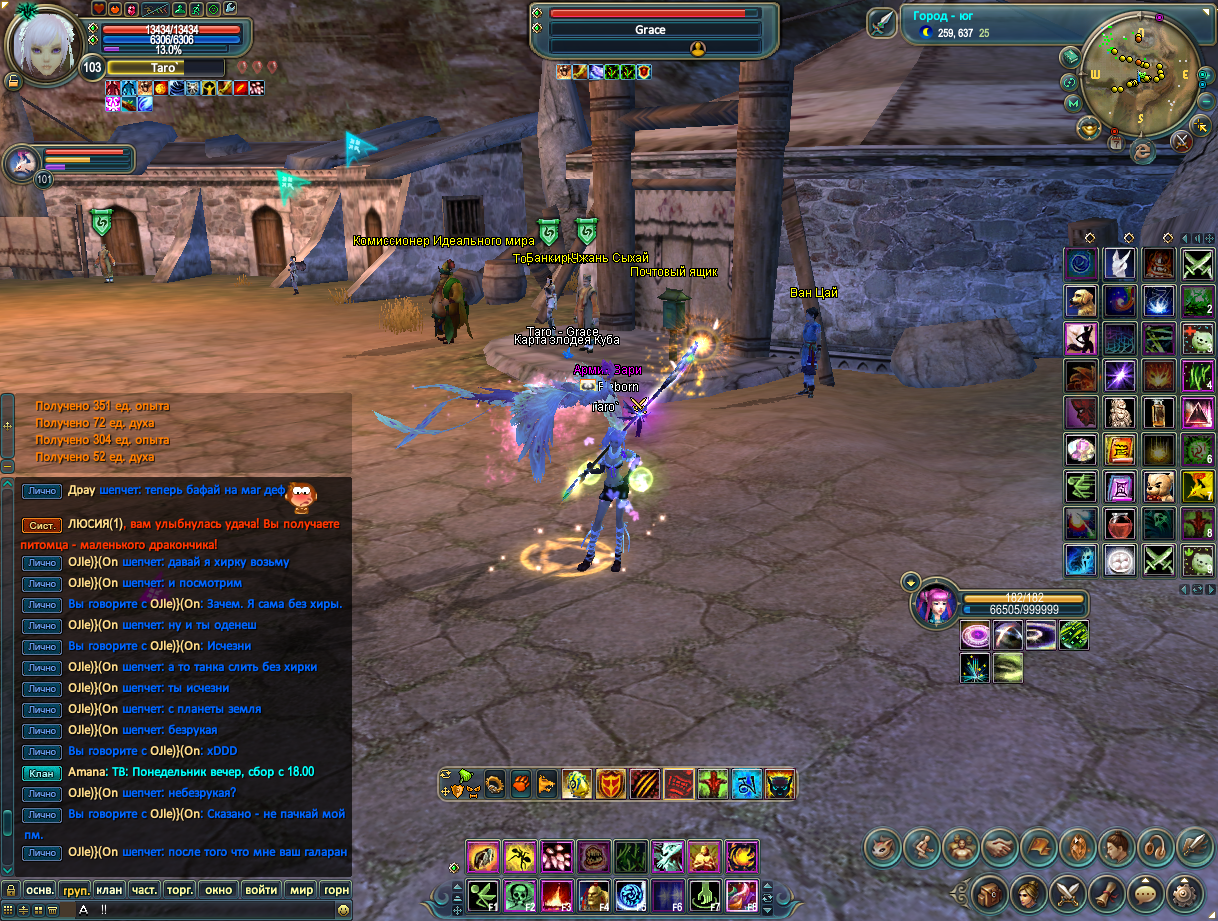1218x921 pixels.
Task: Launch the in-game browser "e" button
Action: [x=1142, y=151]
